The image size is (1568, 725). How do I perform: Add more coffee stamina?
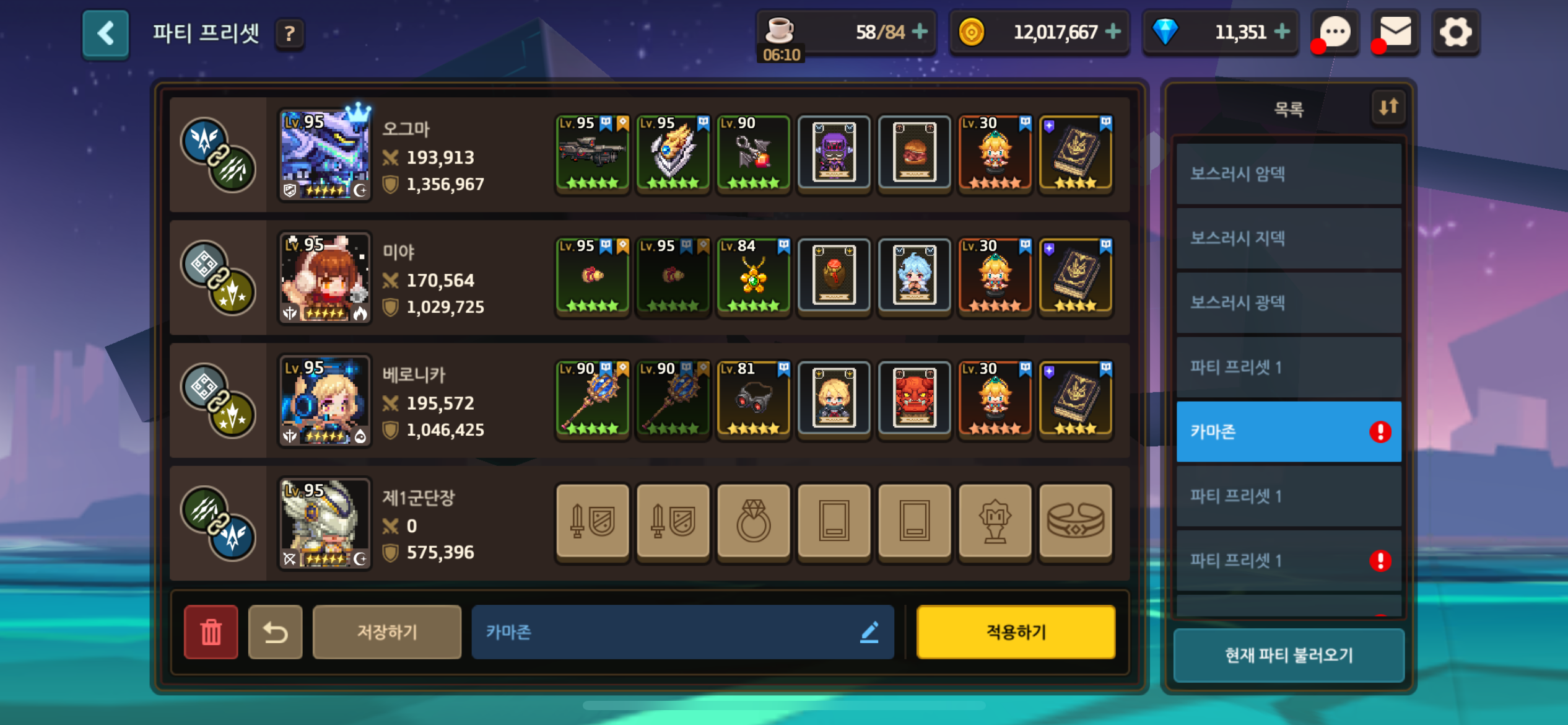pos(920,32)
